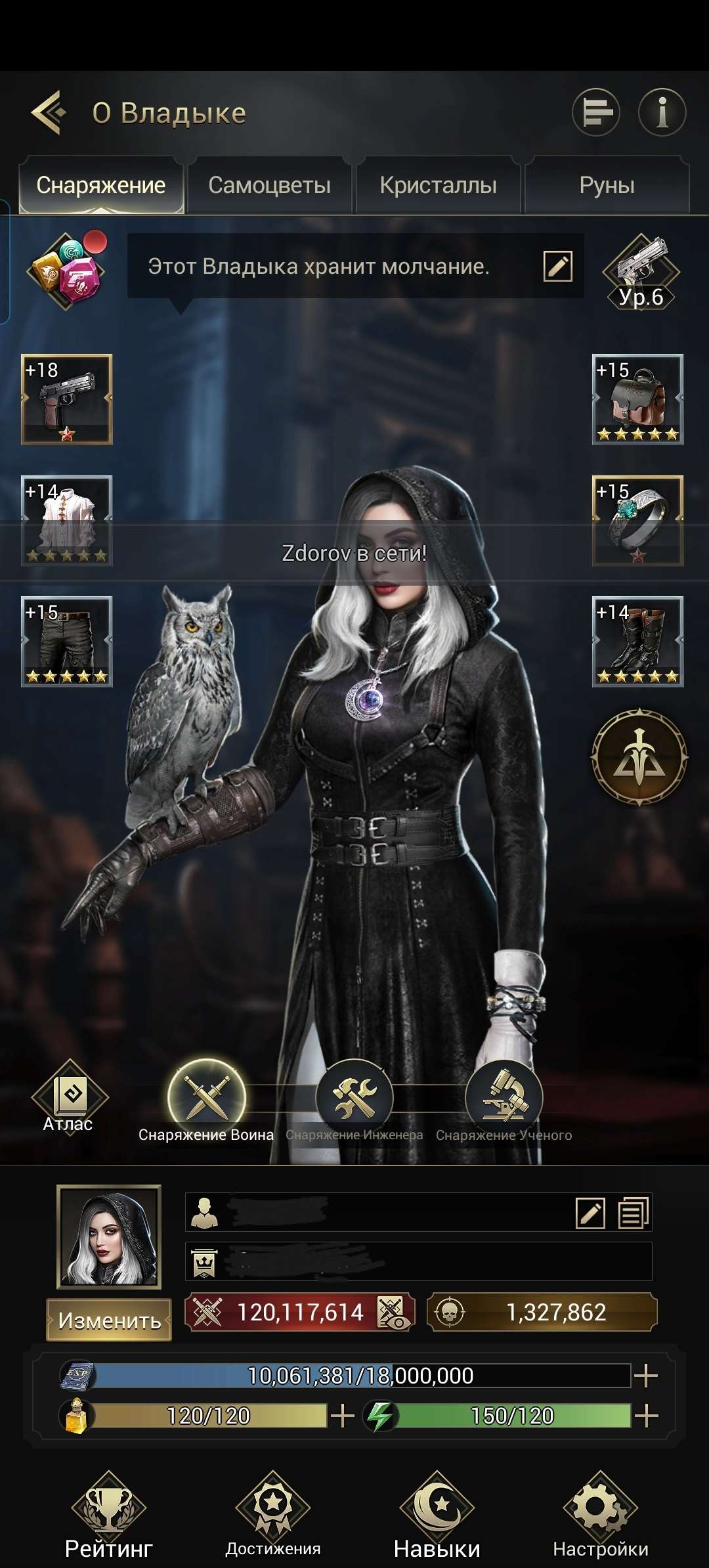Open the Кристаллы tab
709x1568 pixels.
click(438, 185)
